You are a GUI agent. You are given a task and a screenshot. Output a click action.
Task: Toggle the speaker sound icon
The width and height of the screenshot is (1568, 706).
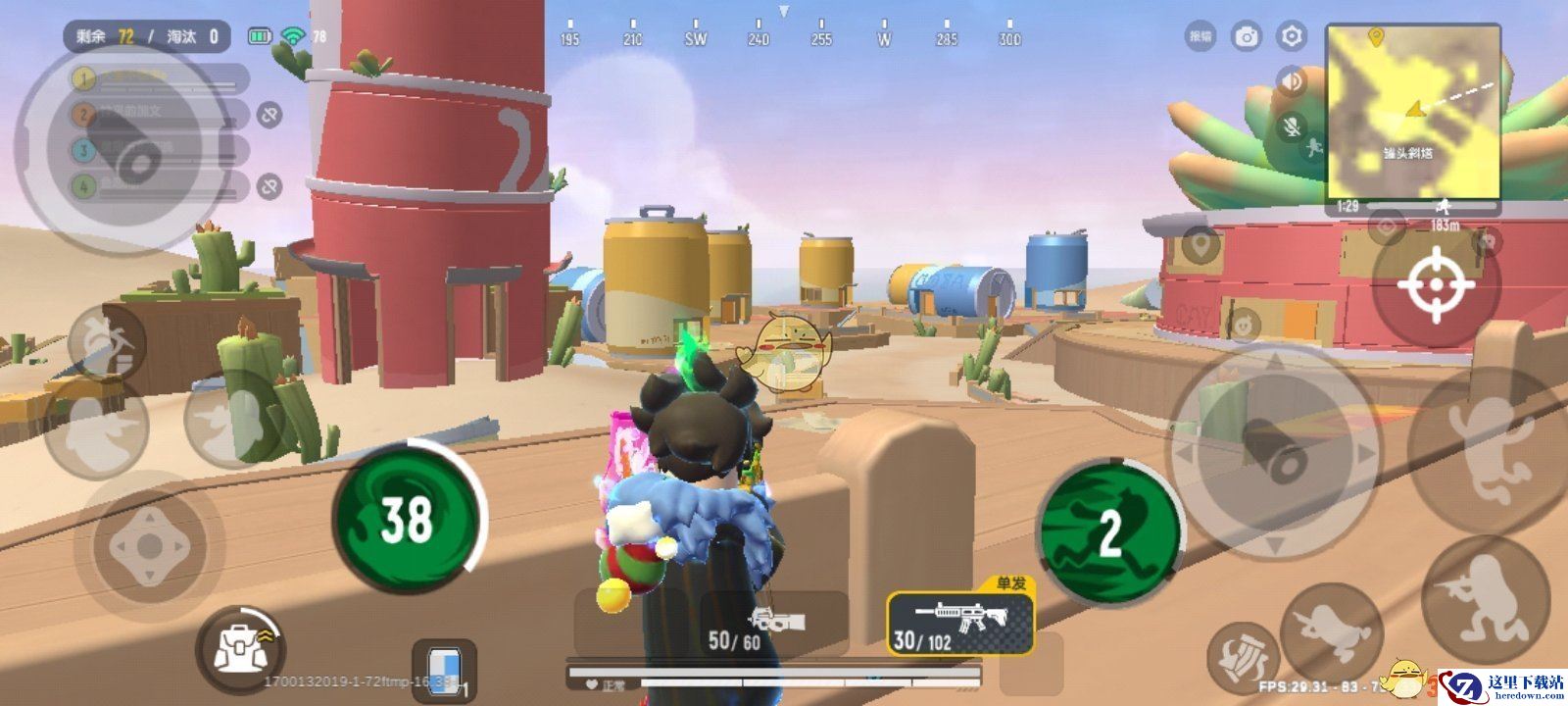point(1293,81)
